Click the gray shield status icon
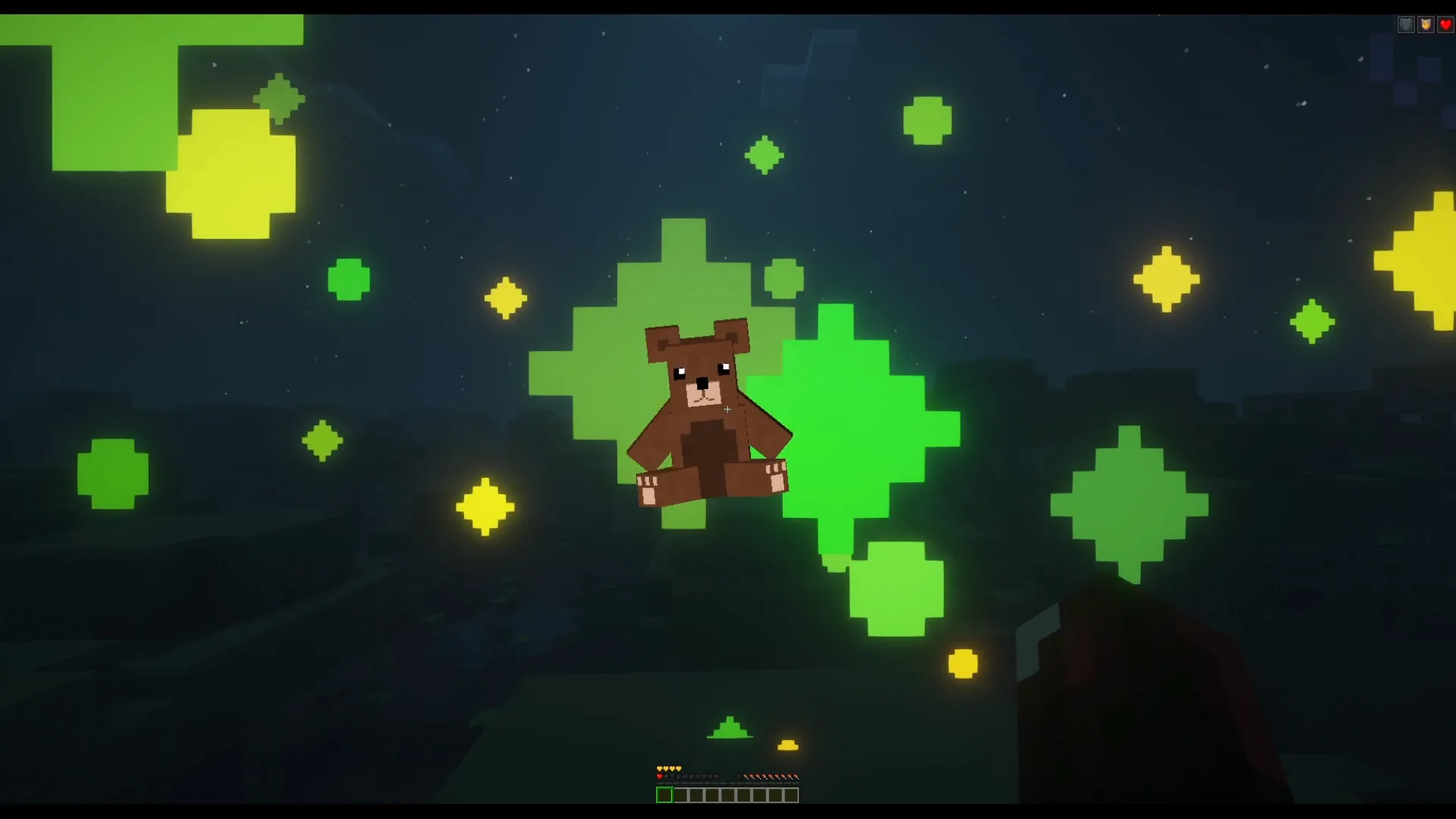Viewport: 1456px width, 819px height. coord(1406,24)
